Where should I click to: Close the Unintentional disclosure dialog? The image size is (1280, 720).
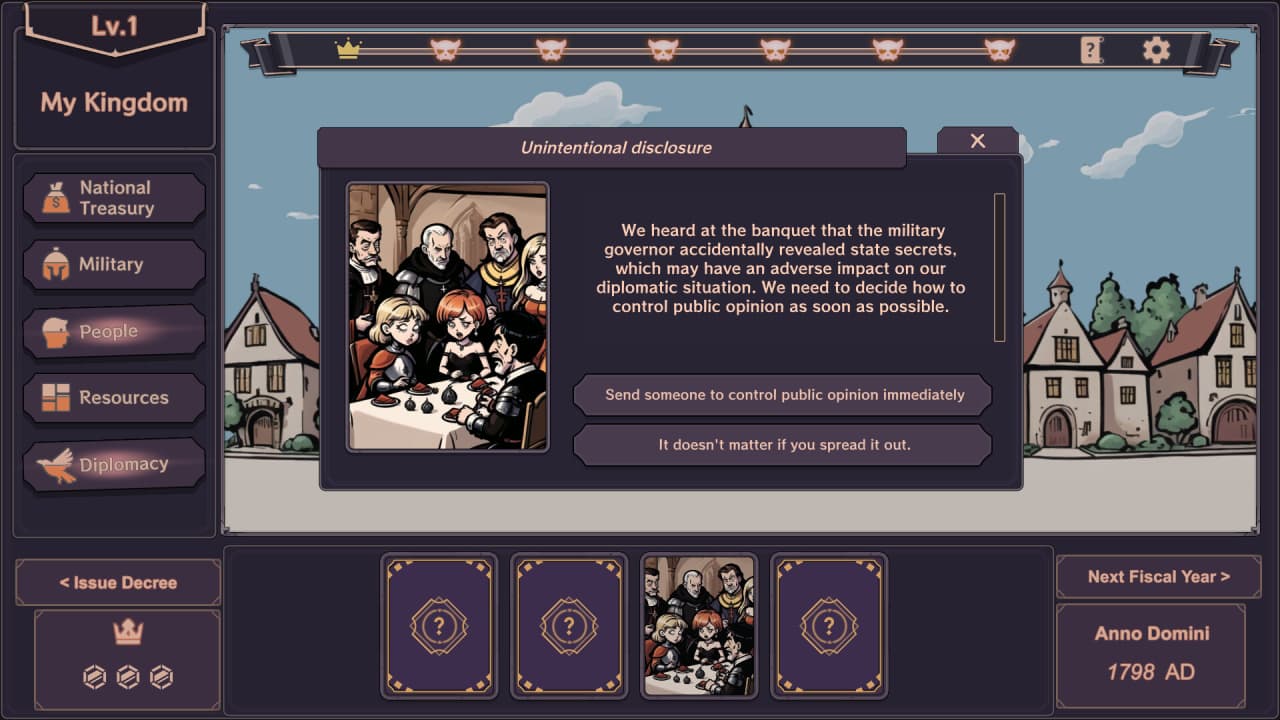(978, 141)
